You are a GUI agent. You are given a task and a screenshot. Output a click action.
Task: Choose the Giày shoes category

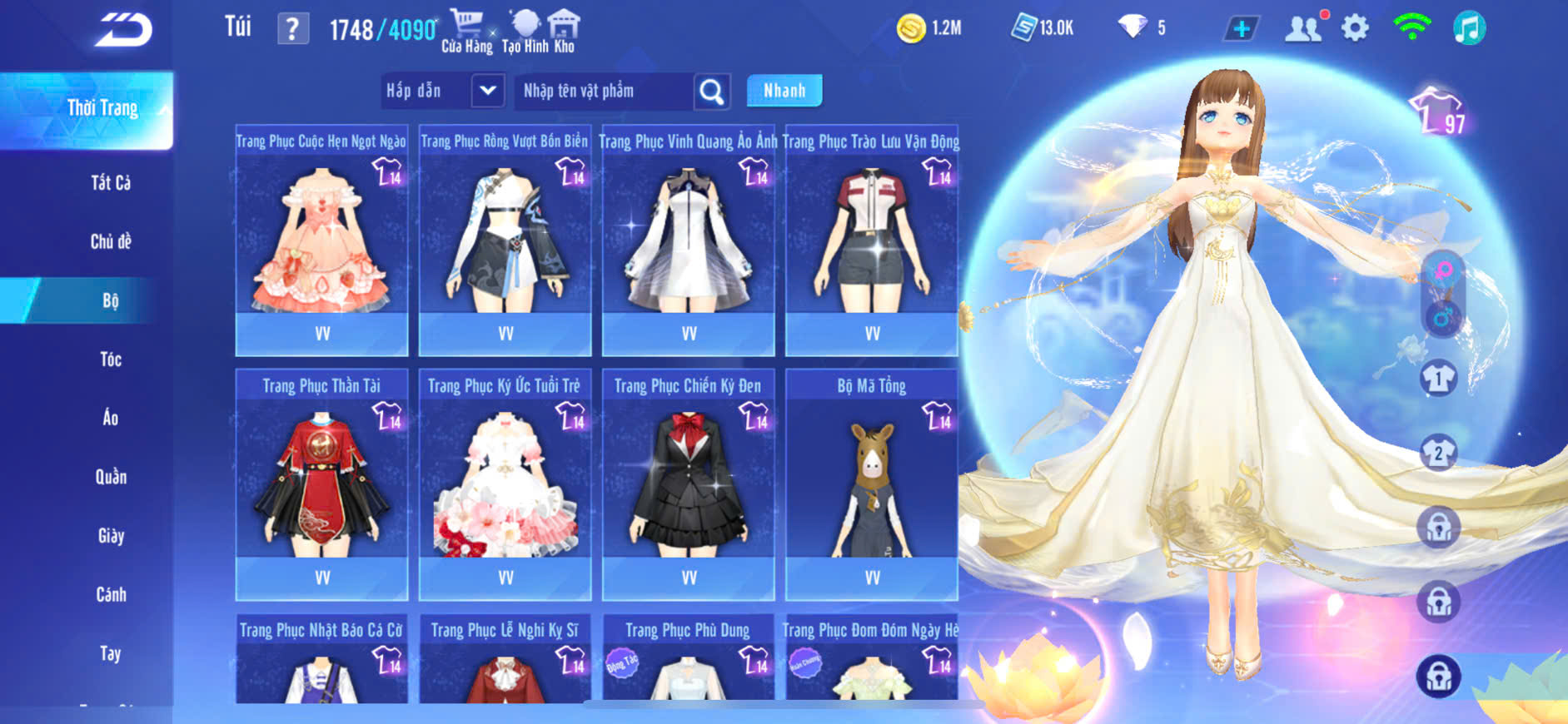(x=111, y=536)
